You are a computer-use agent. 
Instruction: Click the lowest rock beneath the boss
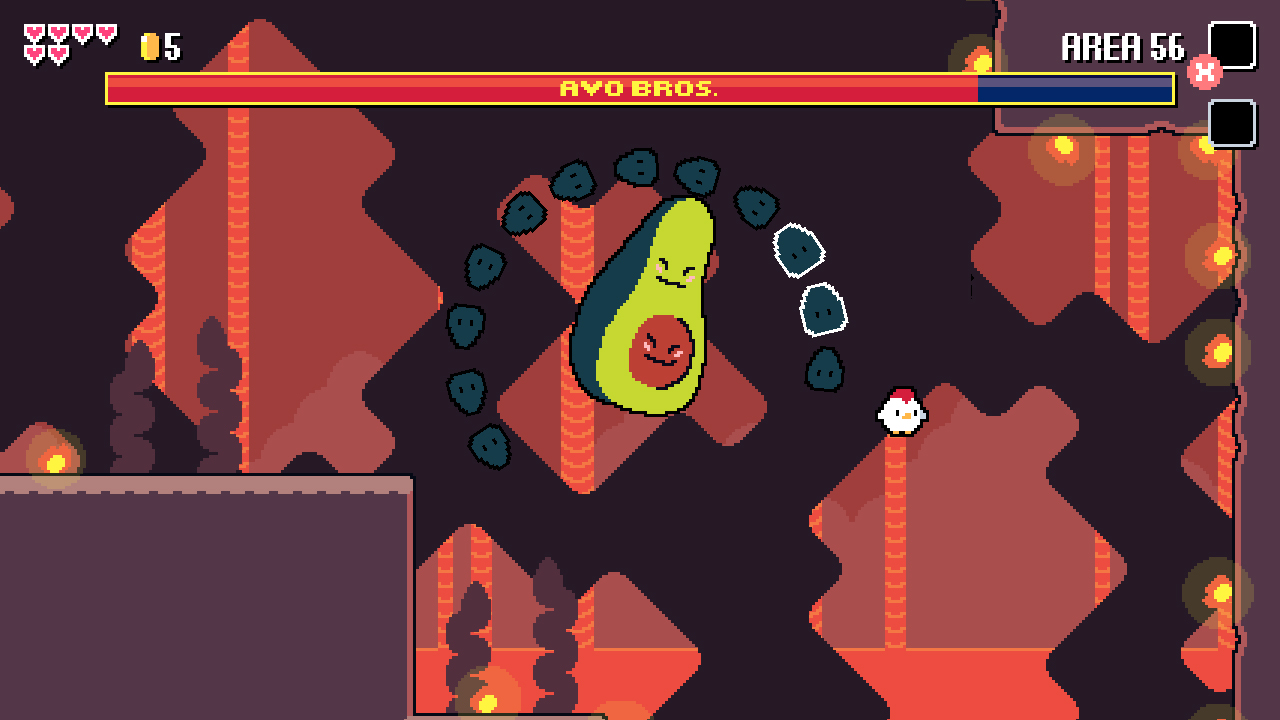487,447
